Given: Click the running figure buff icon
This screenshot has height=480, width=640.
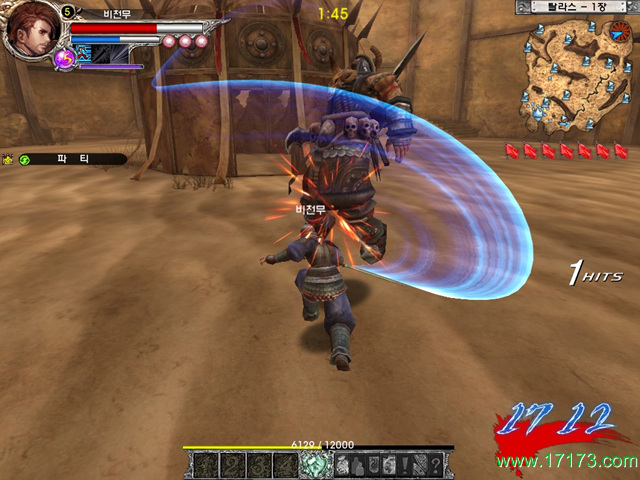Looking at the screenshot, I should tap(83, 53).
